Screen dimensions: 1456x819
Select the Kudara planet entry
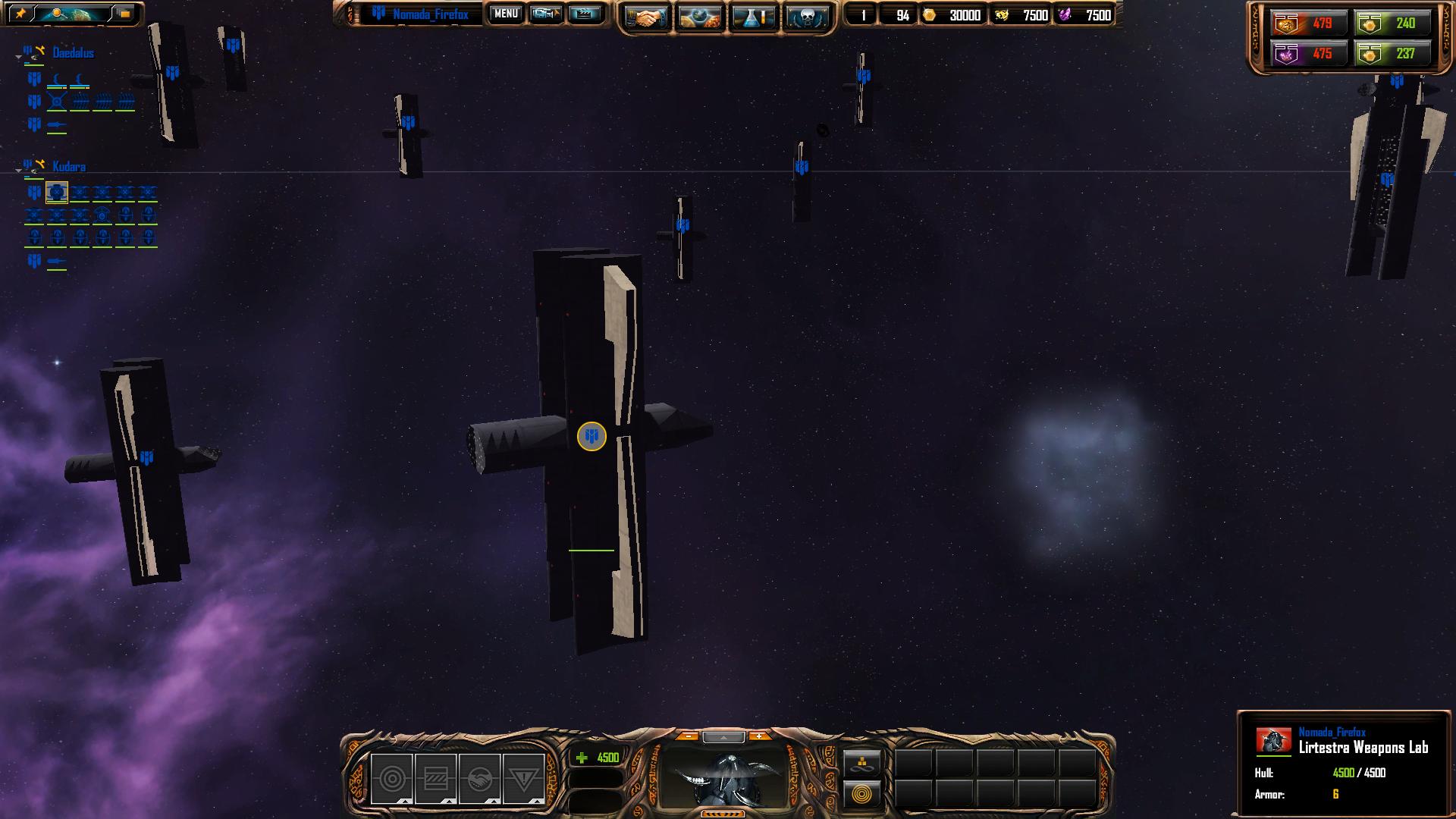(69, 167)
